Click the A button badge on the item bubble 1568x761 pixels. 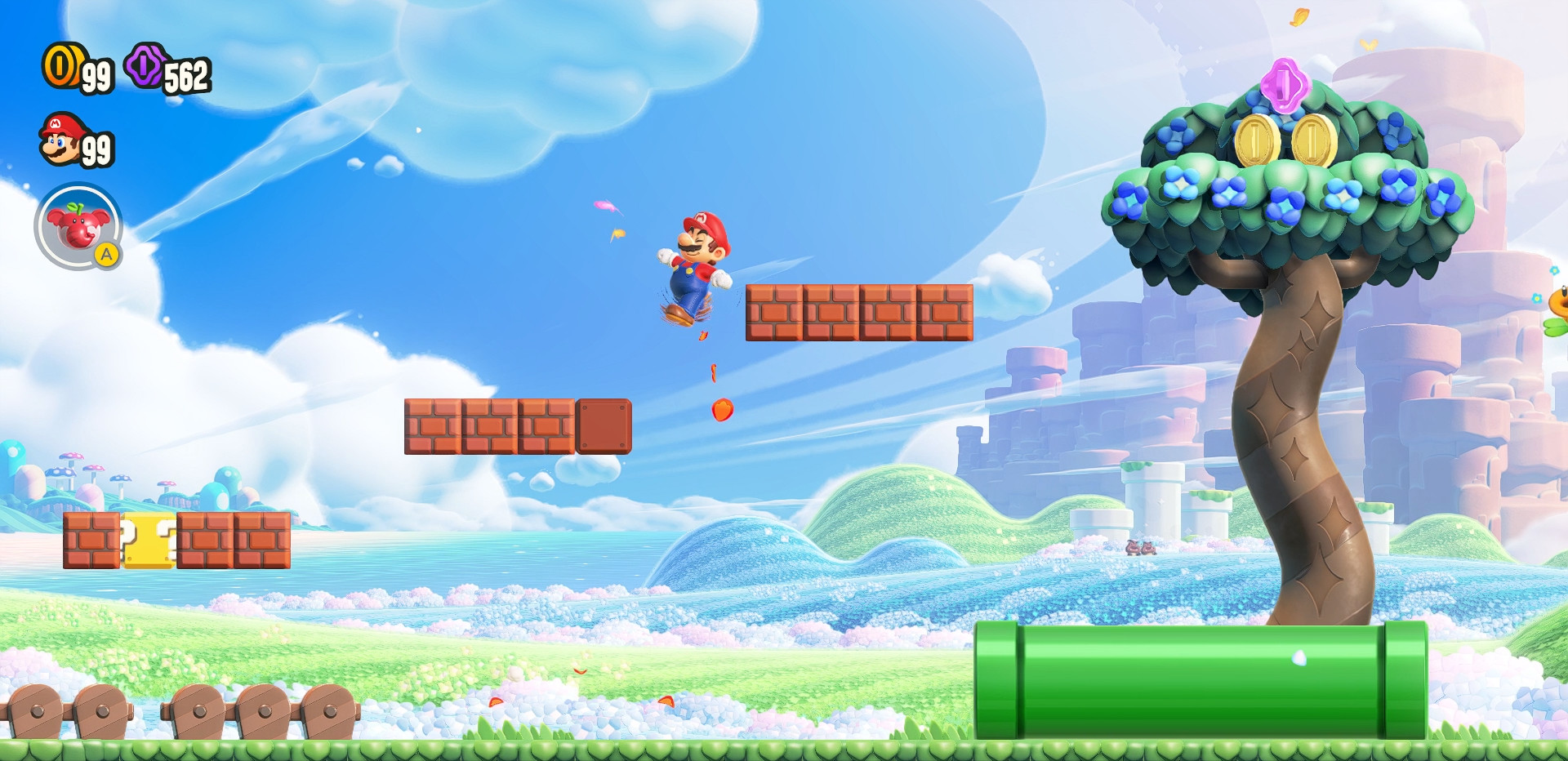click(x=107, y=256)
